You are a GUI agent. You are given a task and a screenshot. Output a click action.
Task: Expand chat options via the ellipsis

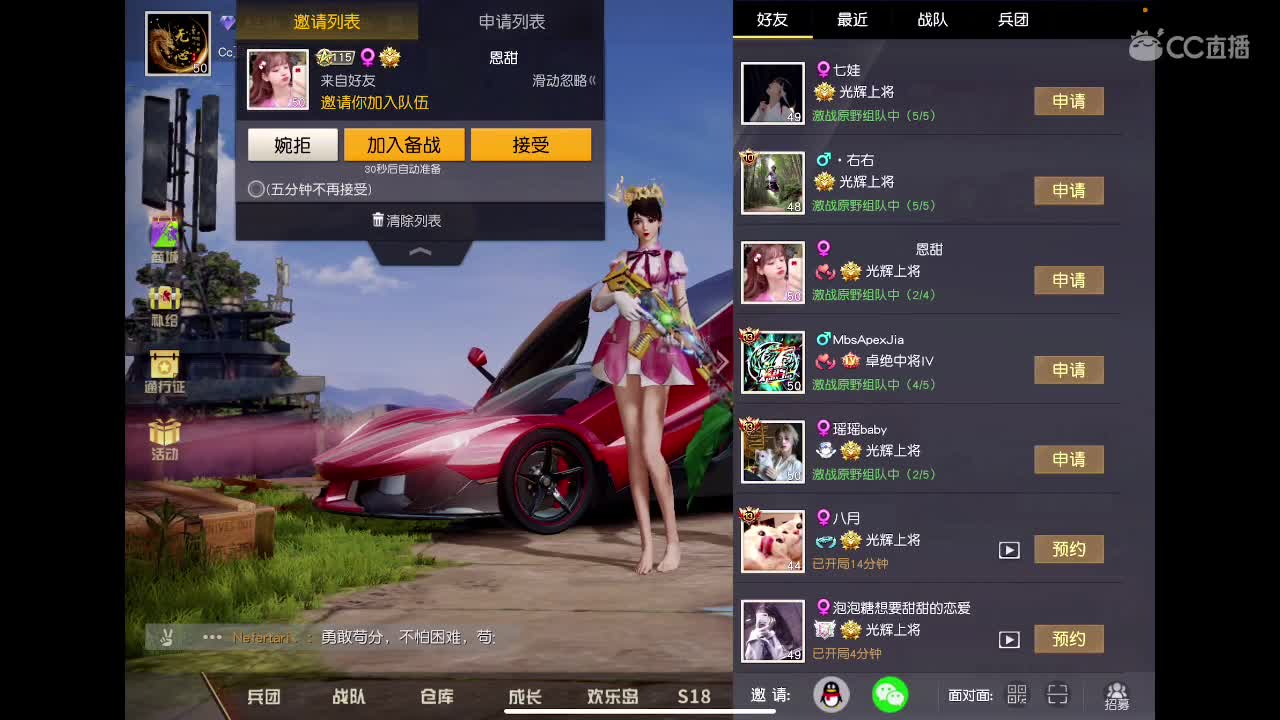(x=211, y=637)
